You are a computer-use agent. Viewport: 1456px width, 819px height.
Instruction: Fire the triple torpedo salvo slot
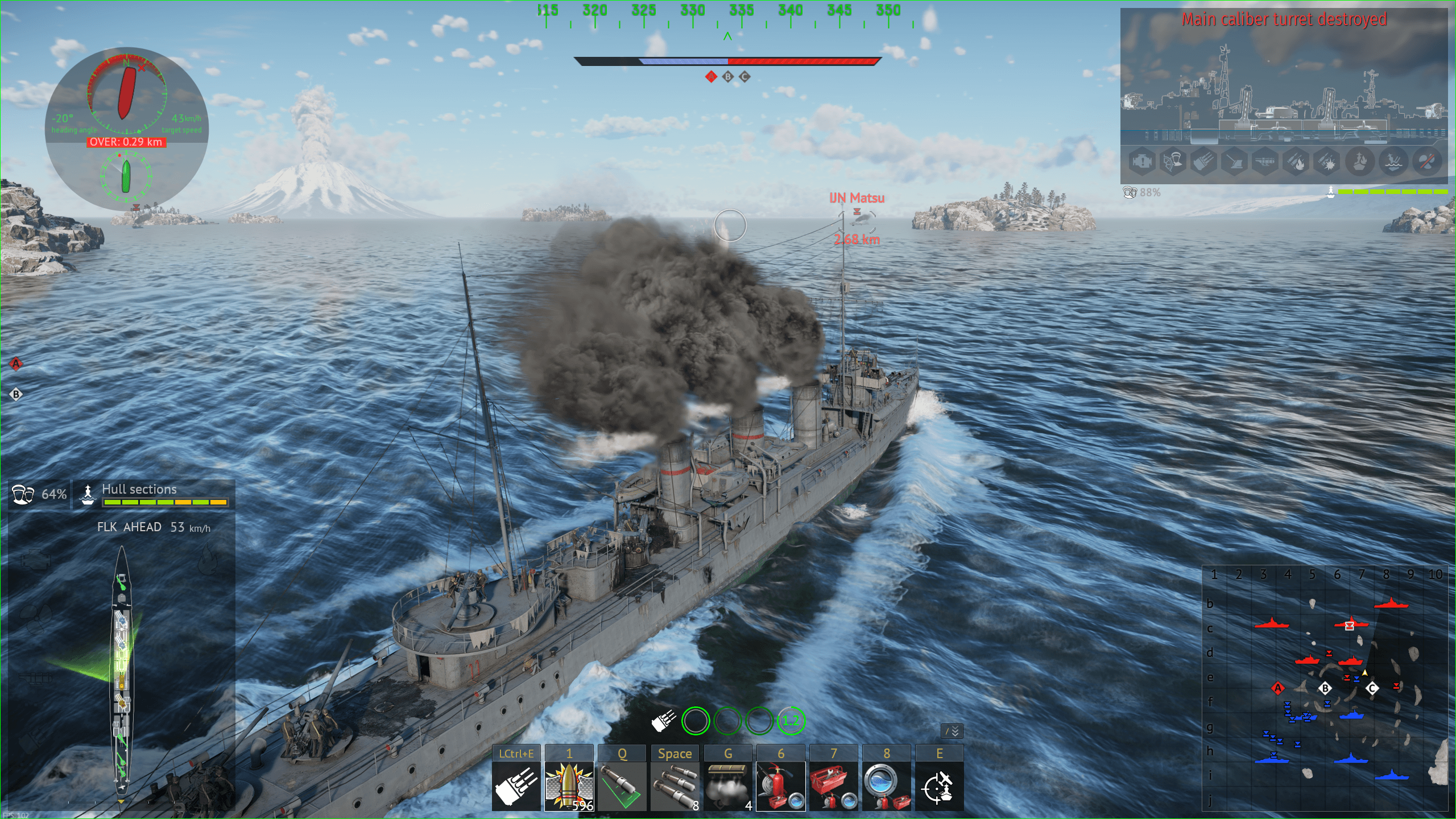coord(675,786)
